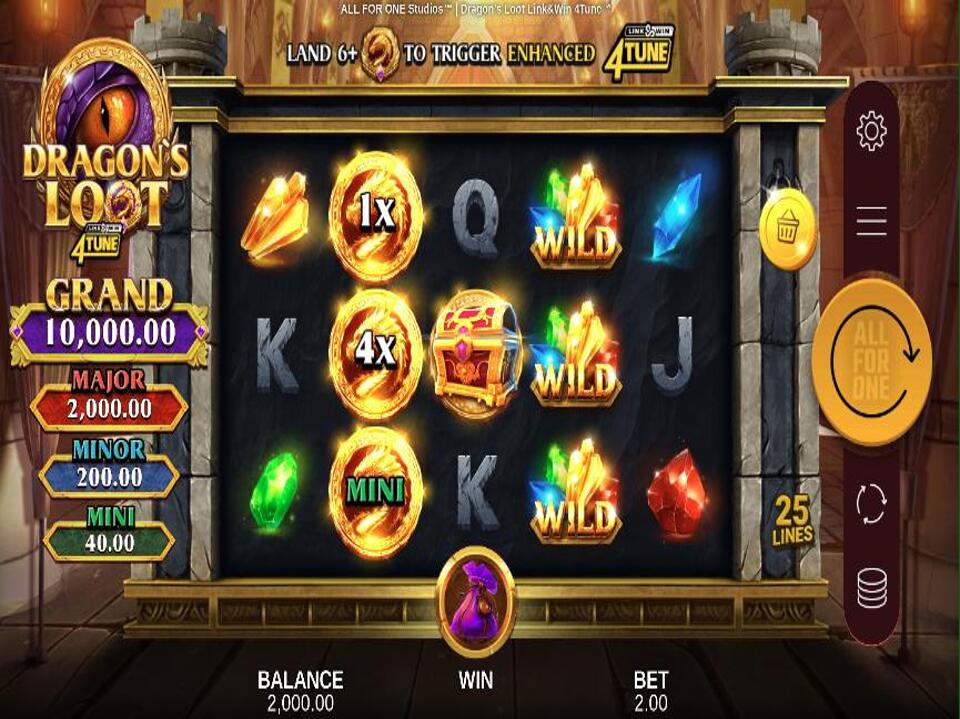
Task: Open the three-line hamburger menu
Action: click(871, 221)
